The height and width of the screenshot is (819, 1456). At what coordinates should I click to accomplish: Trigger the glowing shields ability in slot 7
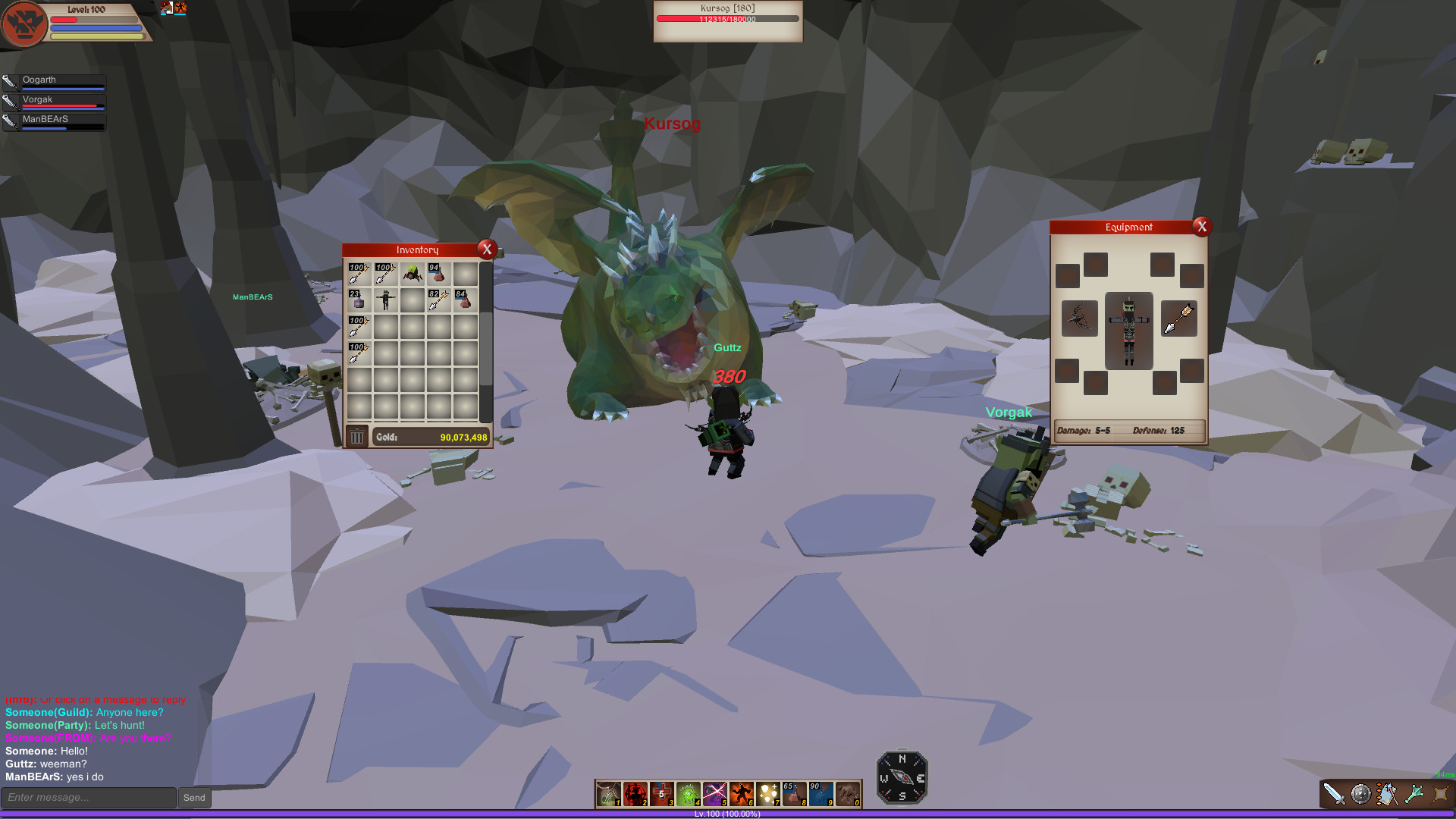(x=768, y=795)
